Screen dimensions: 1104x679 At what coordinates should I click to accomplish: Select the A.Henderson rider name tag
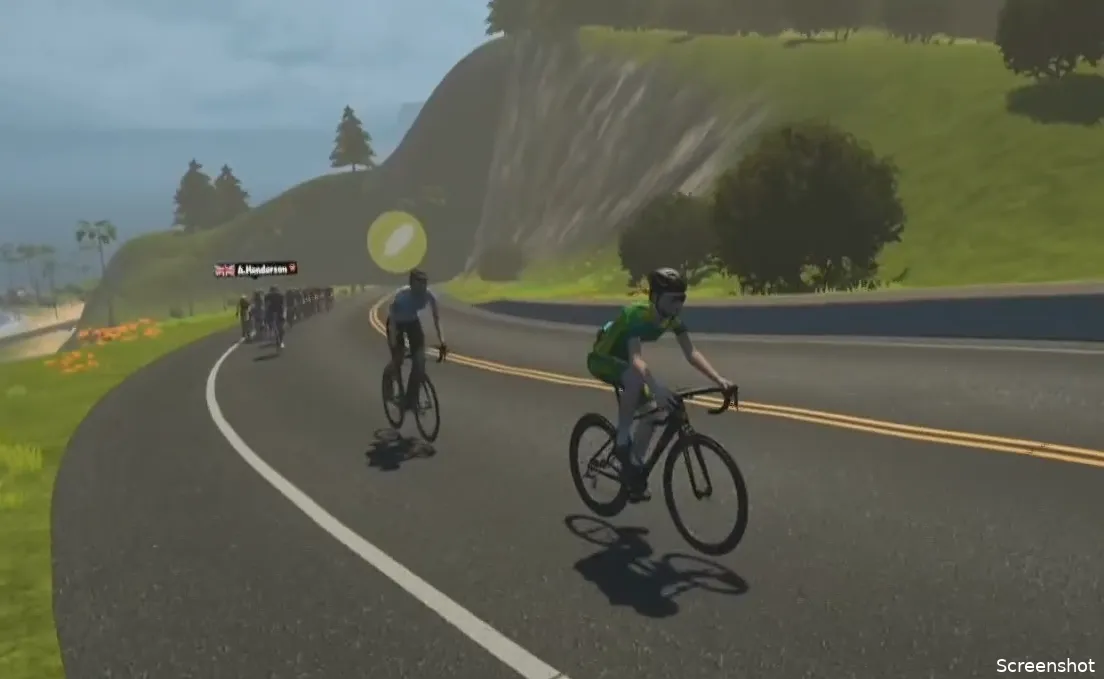pyautogui.click(x=256, y=269)
